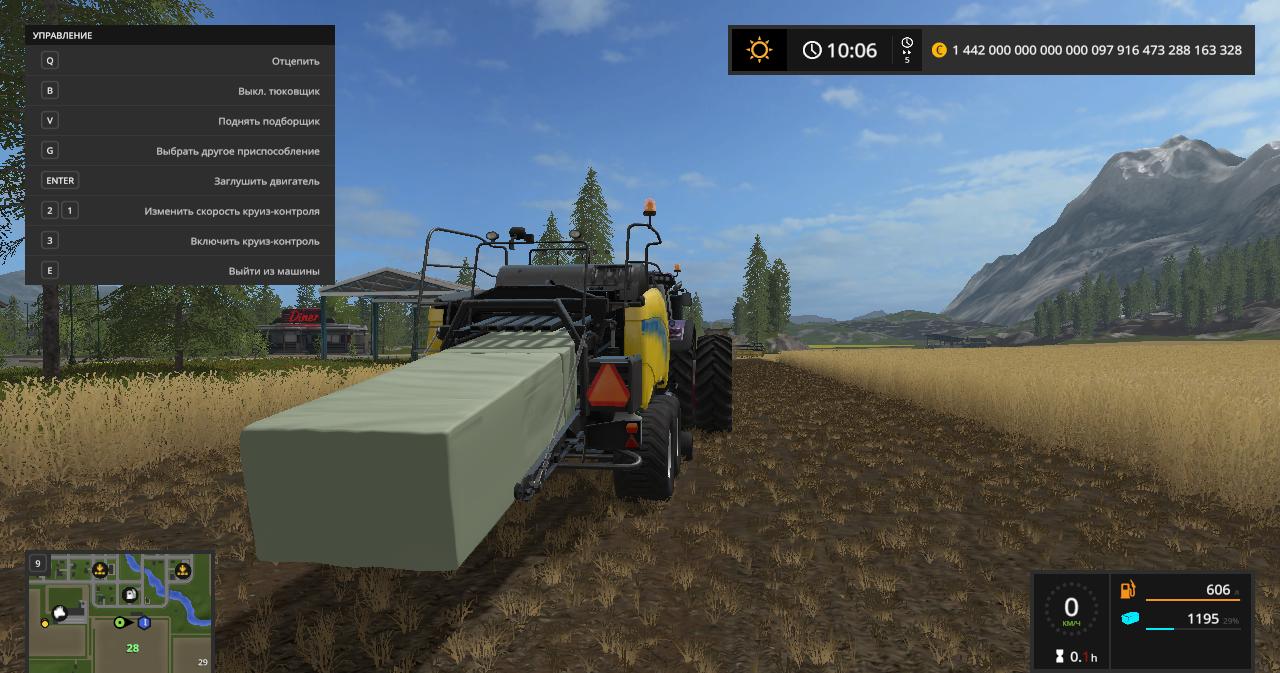Click the orange fuel pump icon
The height and width of the screenshot is (673, 1280).
point(1129,590)
